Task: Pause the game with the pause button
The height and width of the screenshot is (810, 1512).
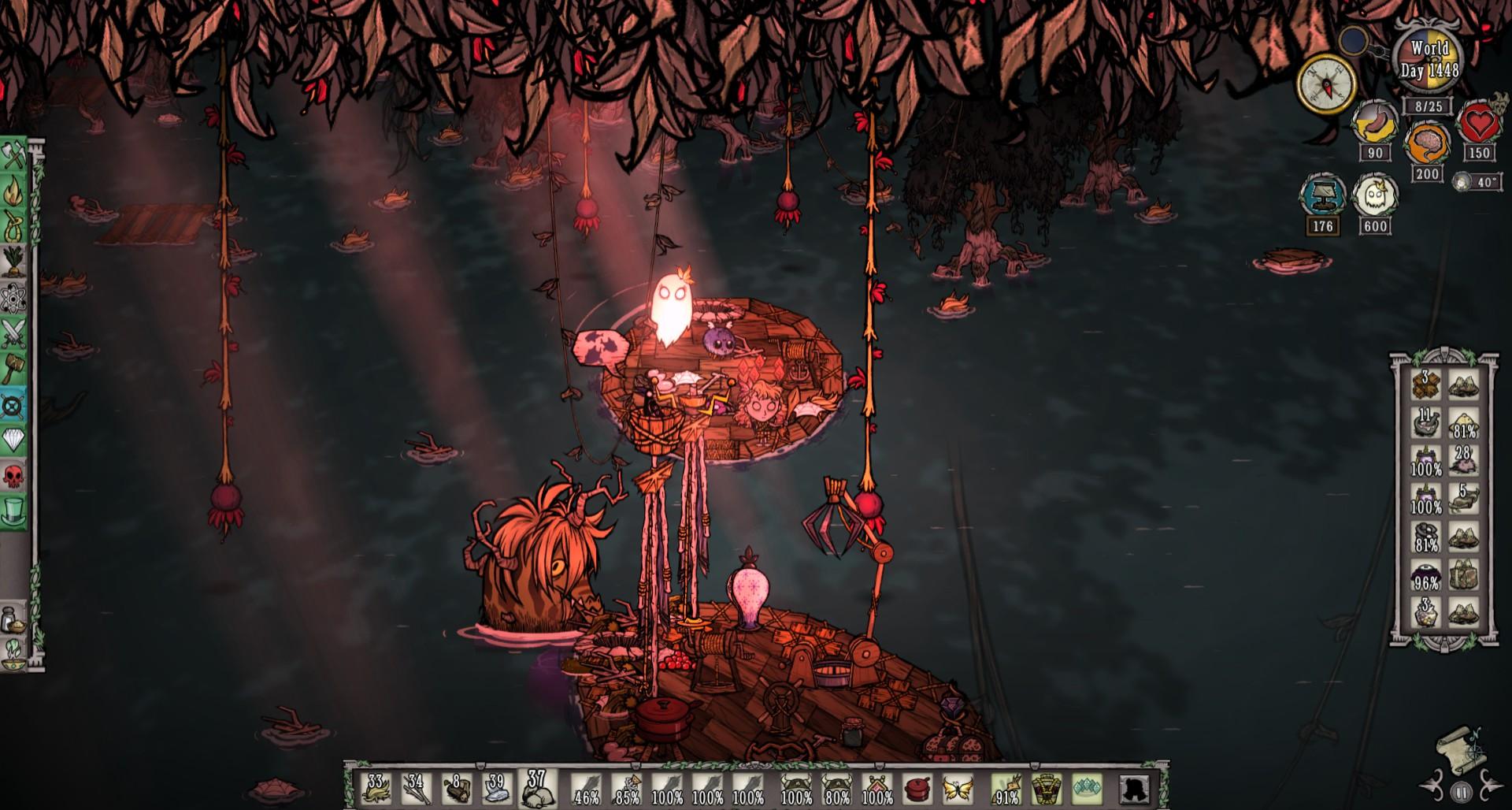Action: [1461, 792]
